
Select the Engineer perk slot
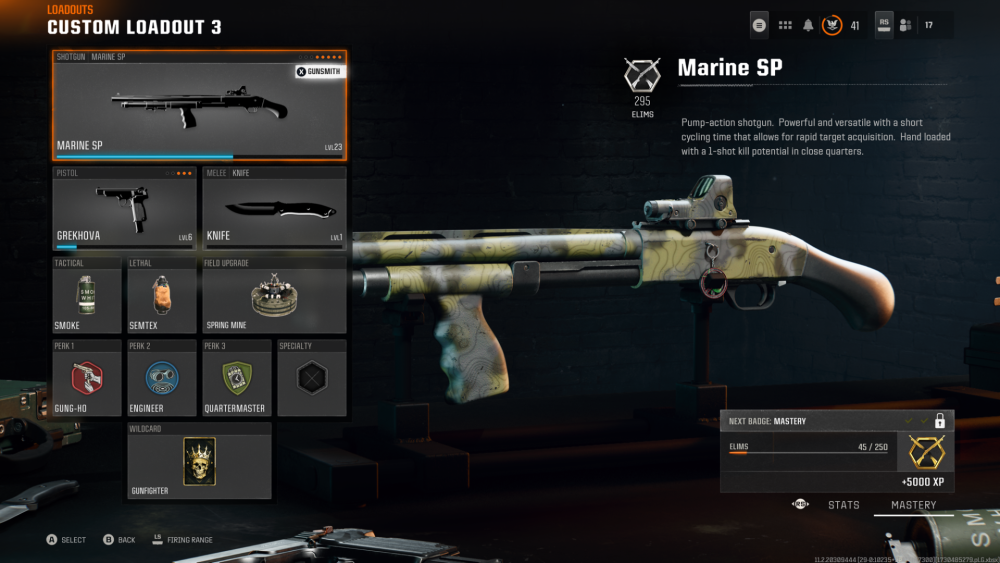click(162, 378)
